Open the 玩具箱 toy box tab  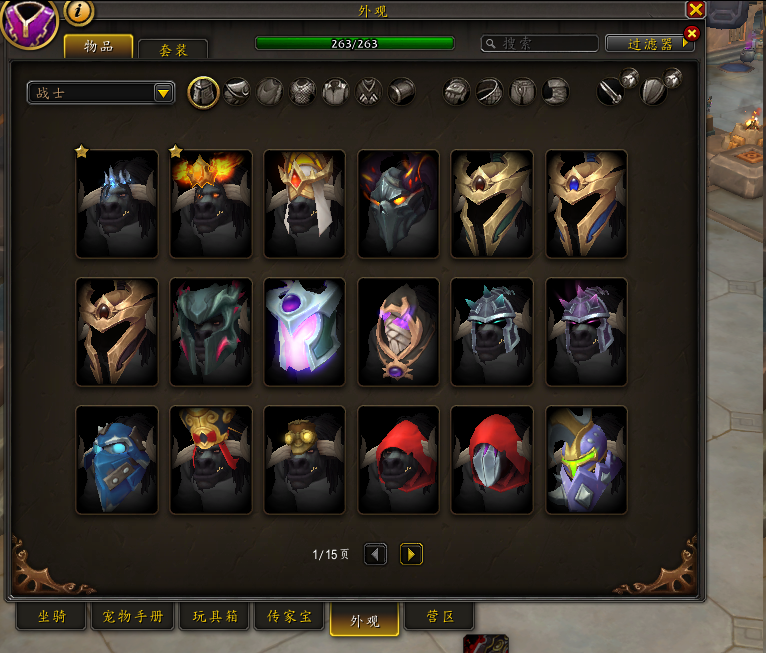coord(214,617)
